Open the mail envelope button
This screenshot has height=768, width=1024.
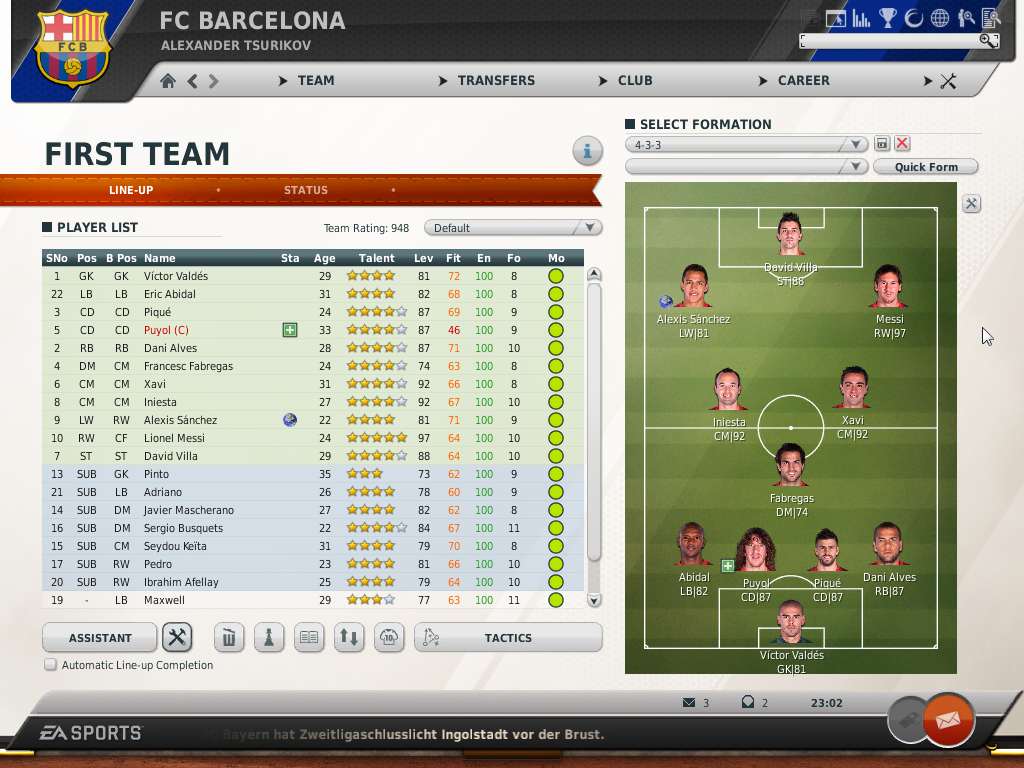[x=947, y=718]
